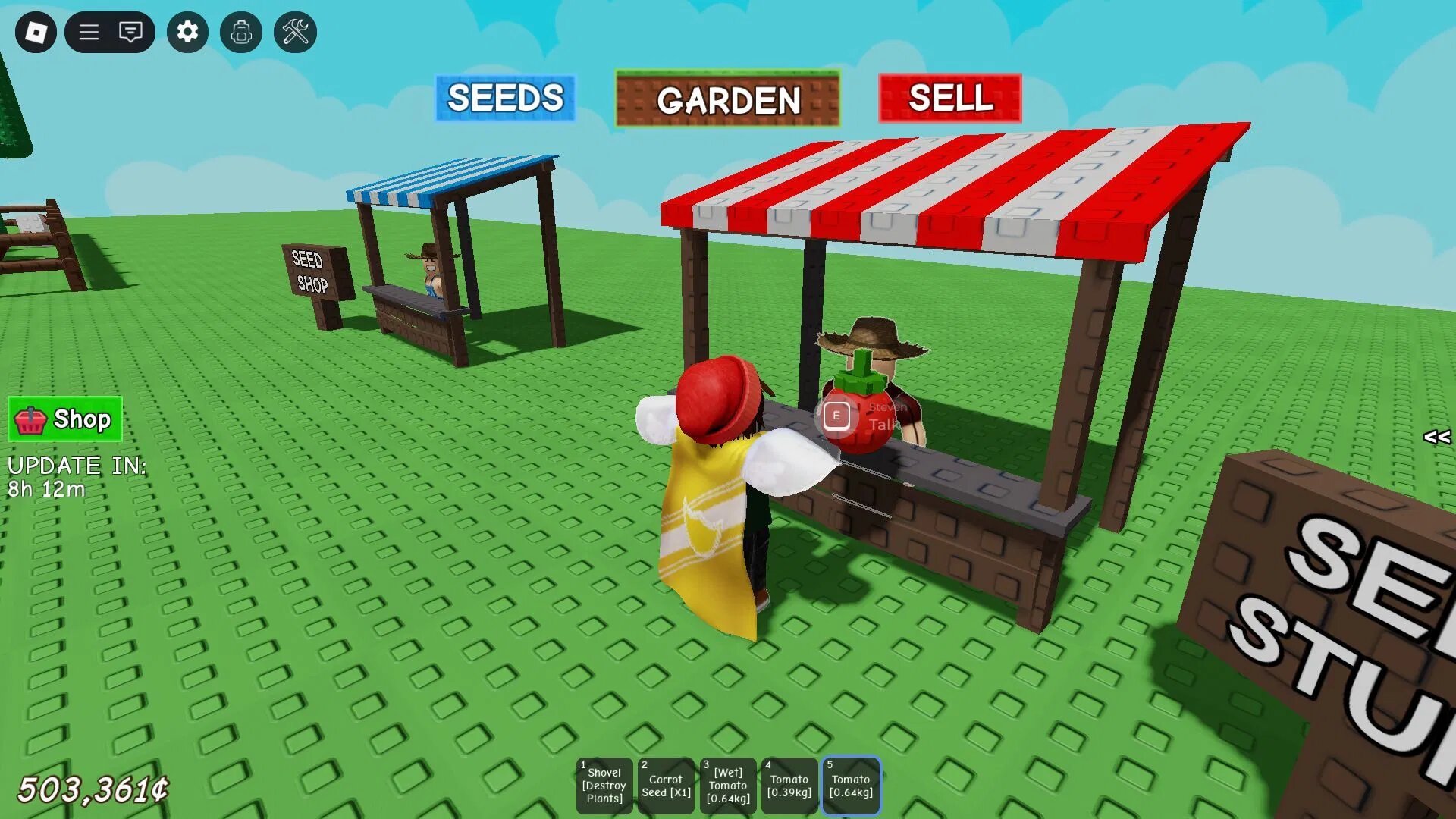Equip the 0.39kg Tomato in slot 4
The height and width of the screenshot is (819, 1456).
(x=788, y=784)
